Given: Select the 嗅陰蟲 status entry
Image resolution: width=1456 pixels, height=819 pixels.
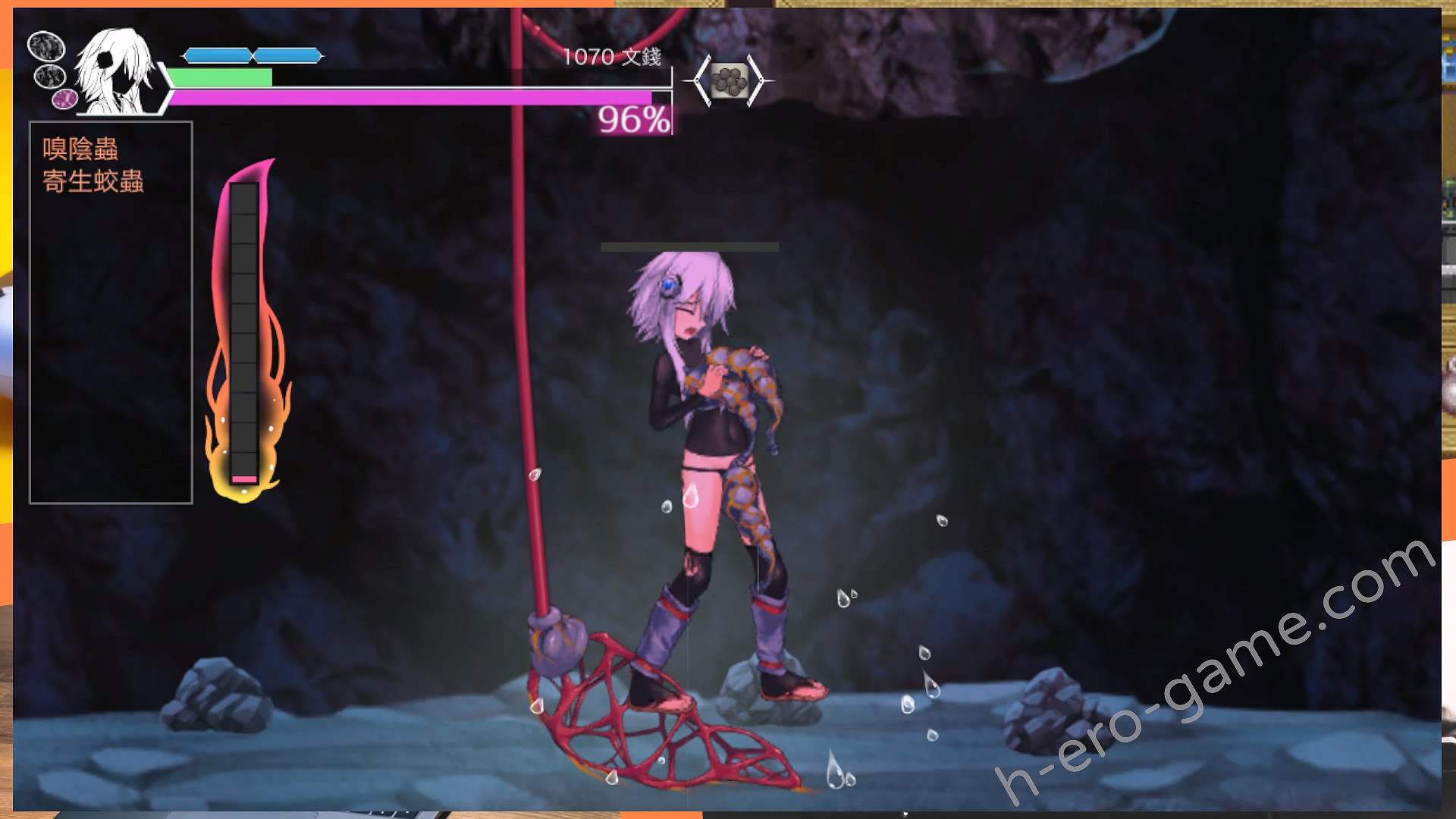Looking at the screenshot, I should 80,149.
